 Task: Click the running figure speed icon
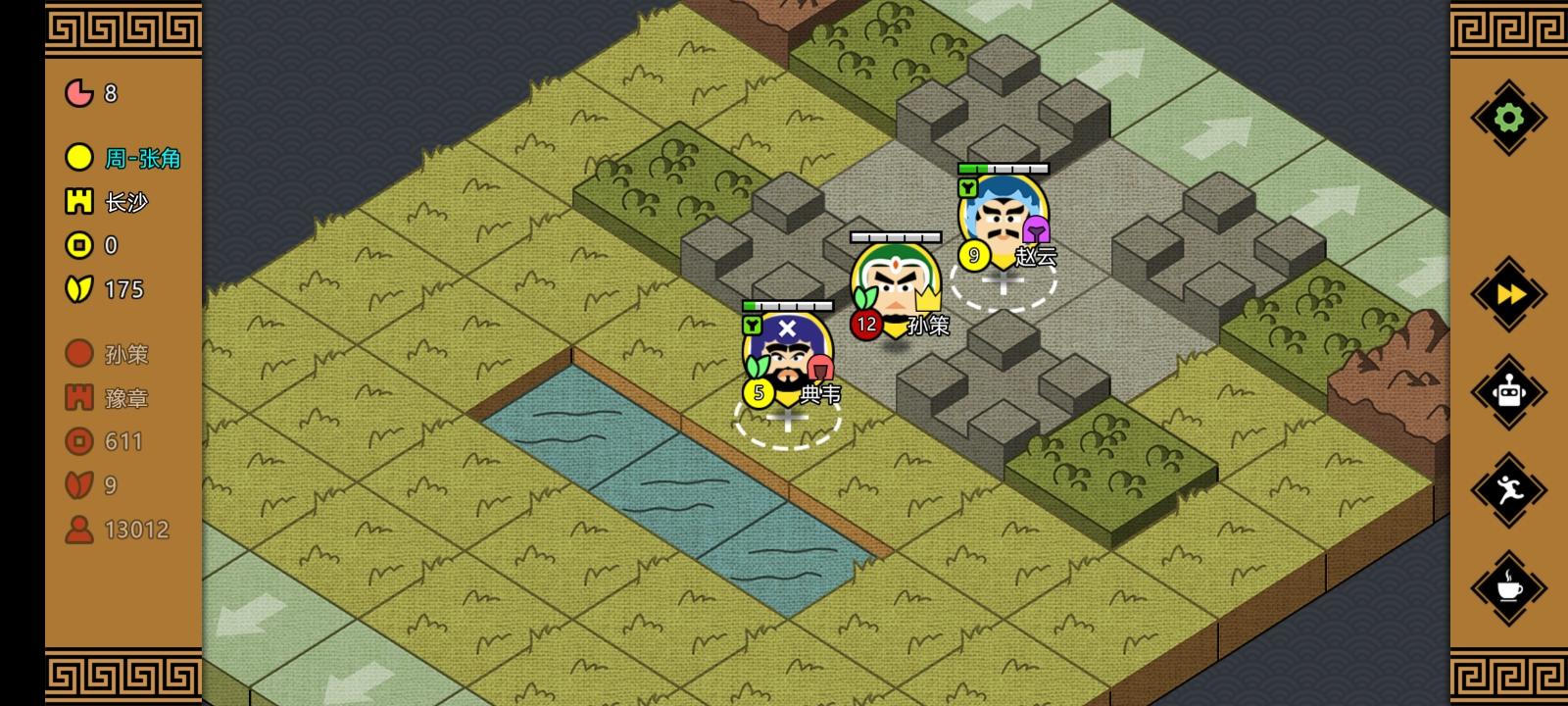point(1509,490)
